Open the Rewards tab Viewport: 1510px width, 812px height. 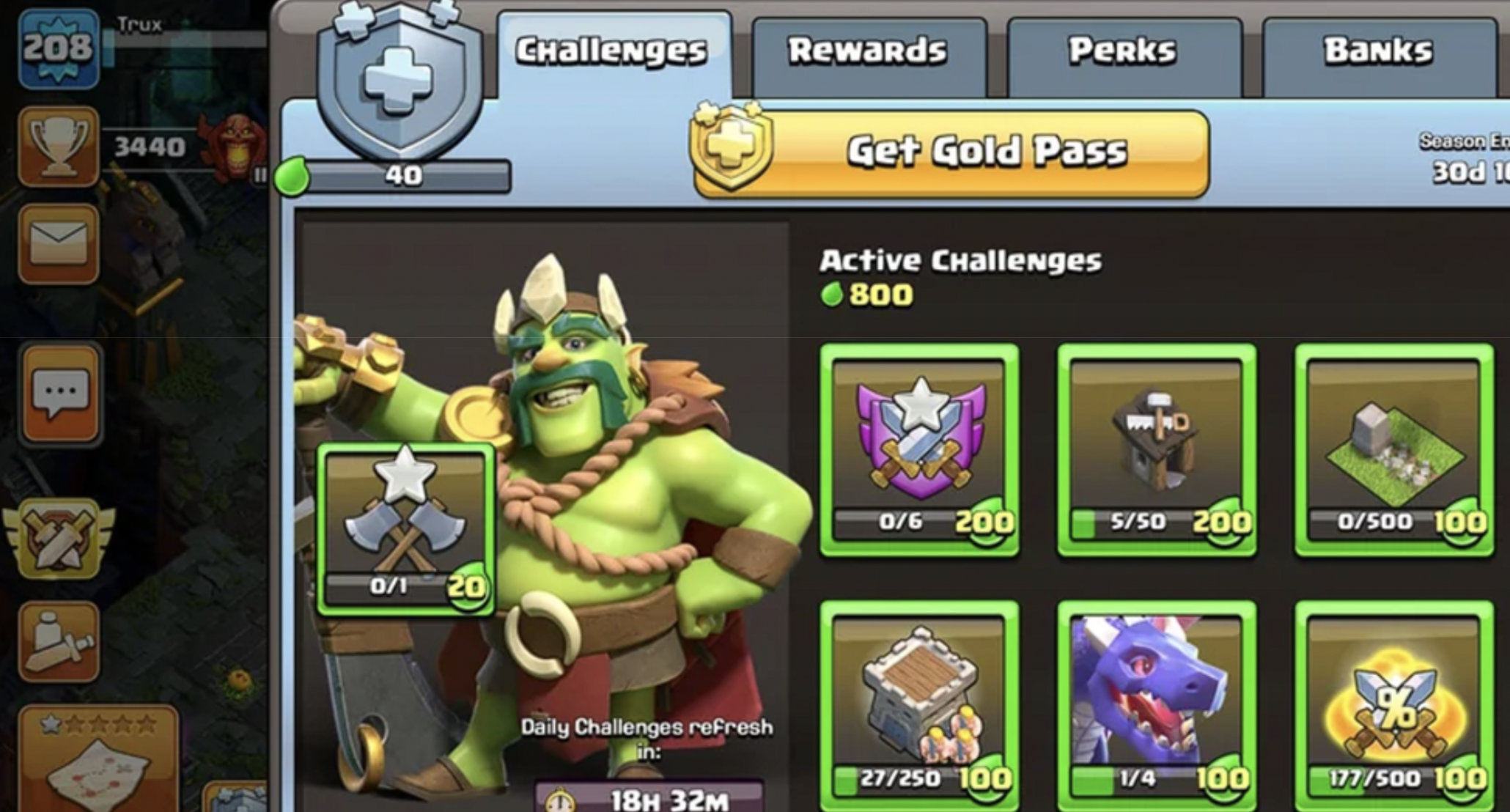click(868, 51)
